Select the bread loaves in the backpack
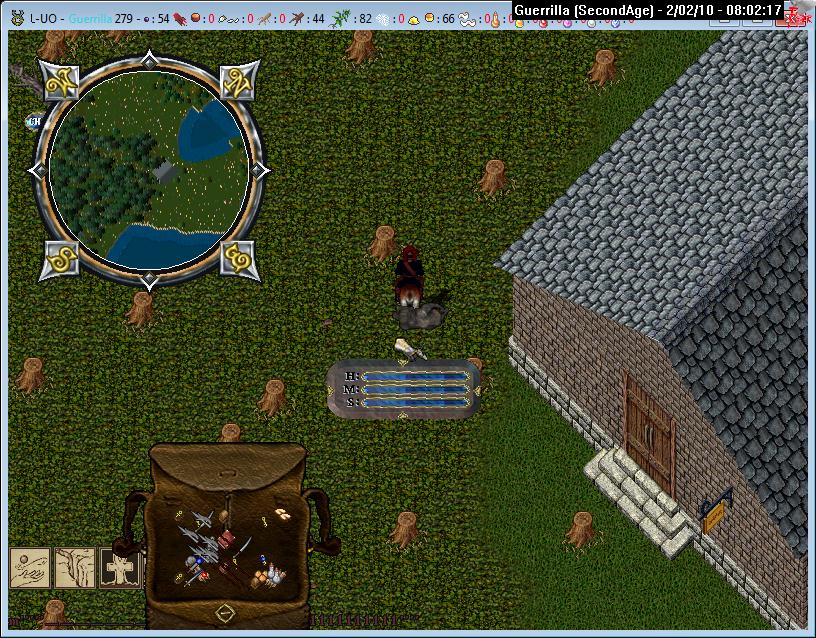Image resolution: width=816 pixels, height=638 pixels. pyautogui.click(x=282, y=514)
